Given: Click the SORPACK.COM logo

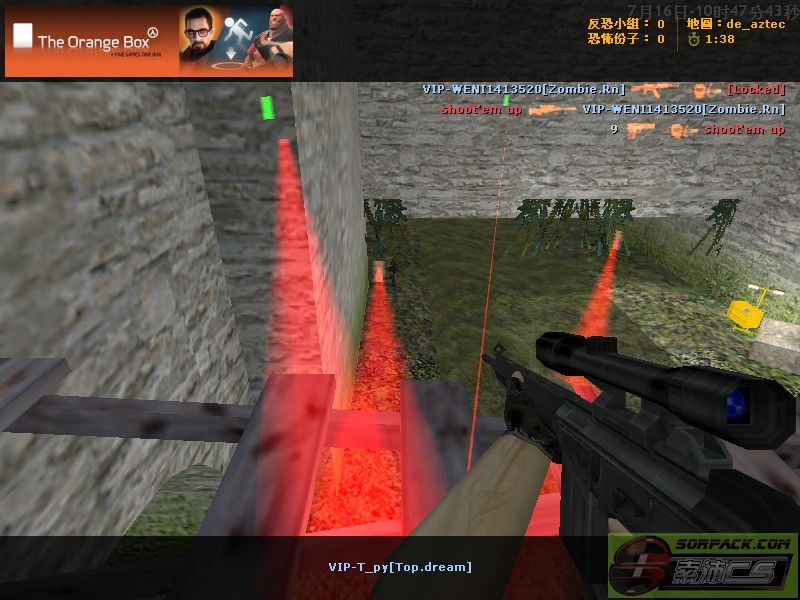Looking at the screenshot, I should click(703, 567).
